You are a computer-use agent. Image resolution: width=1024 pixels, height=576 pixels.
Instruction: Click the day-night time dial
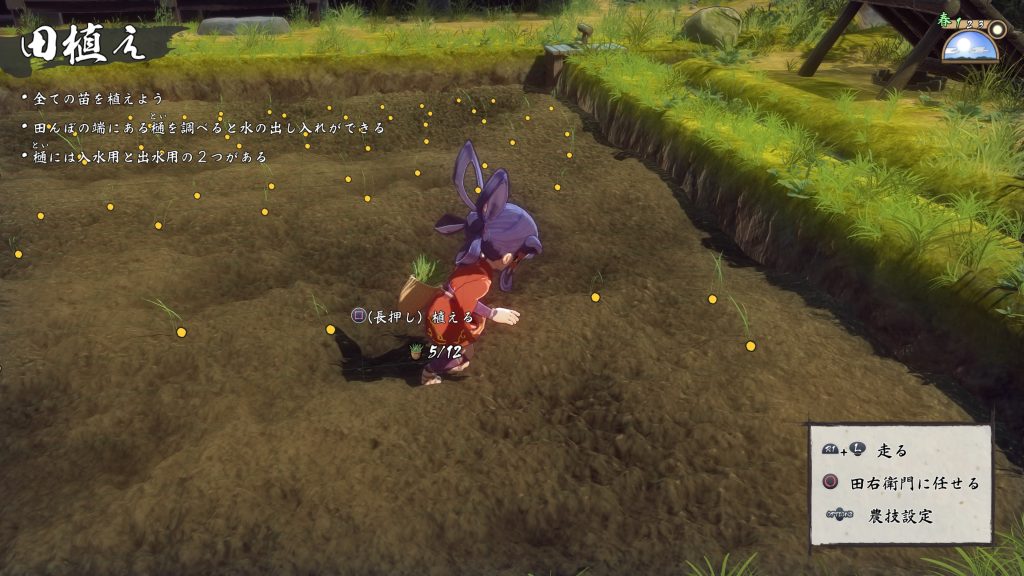(969, 45)
